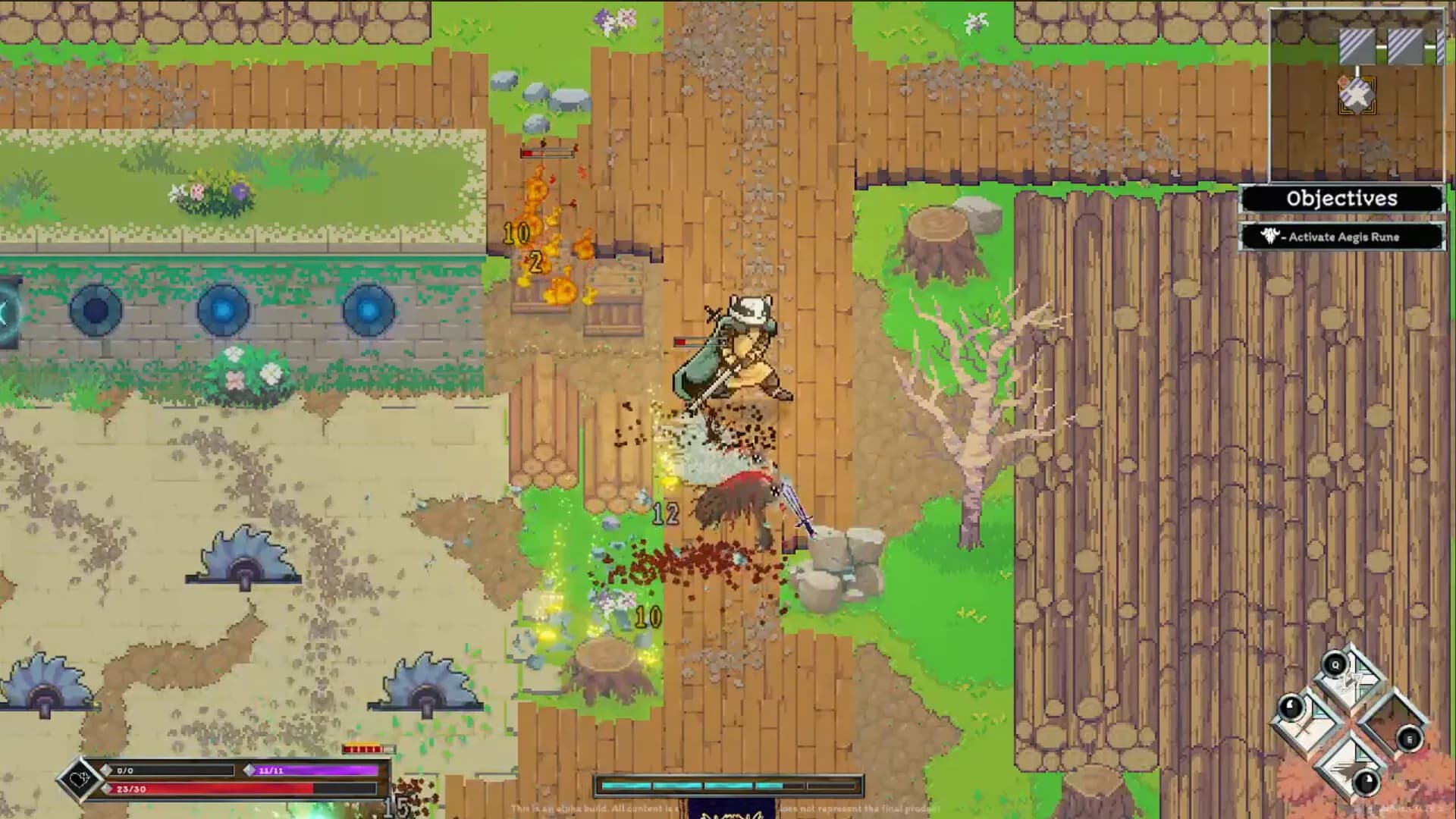The height and width of the screenshot is (819, 1456).
Task: Click the heart emblem on the health HUD
Action: tap(80, 780)
